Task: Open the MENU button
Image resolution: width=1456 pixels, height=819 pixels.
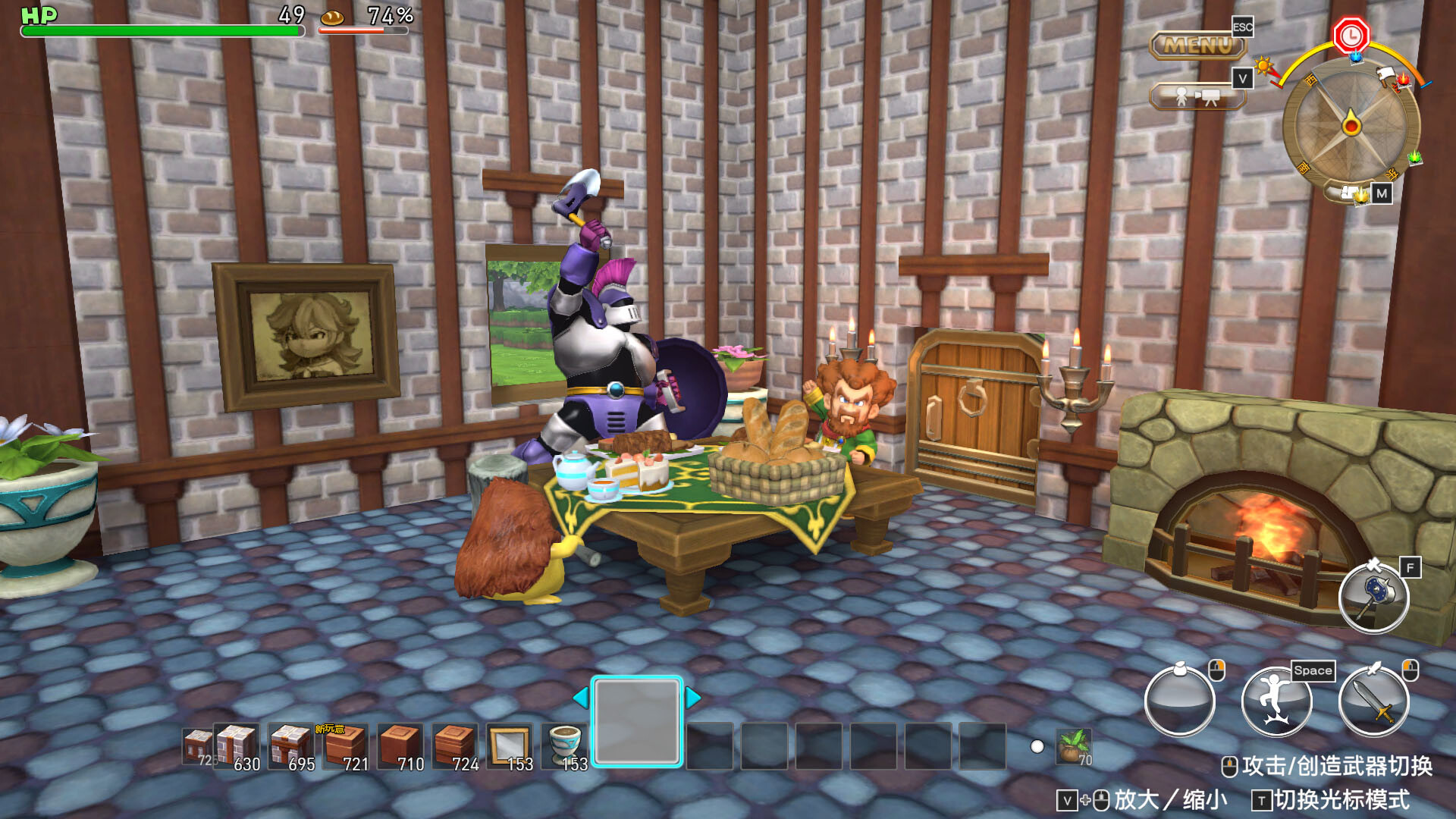Action: [x=1198, y=45]
